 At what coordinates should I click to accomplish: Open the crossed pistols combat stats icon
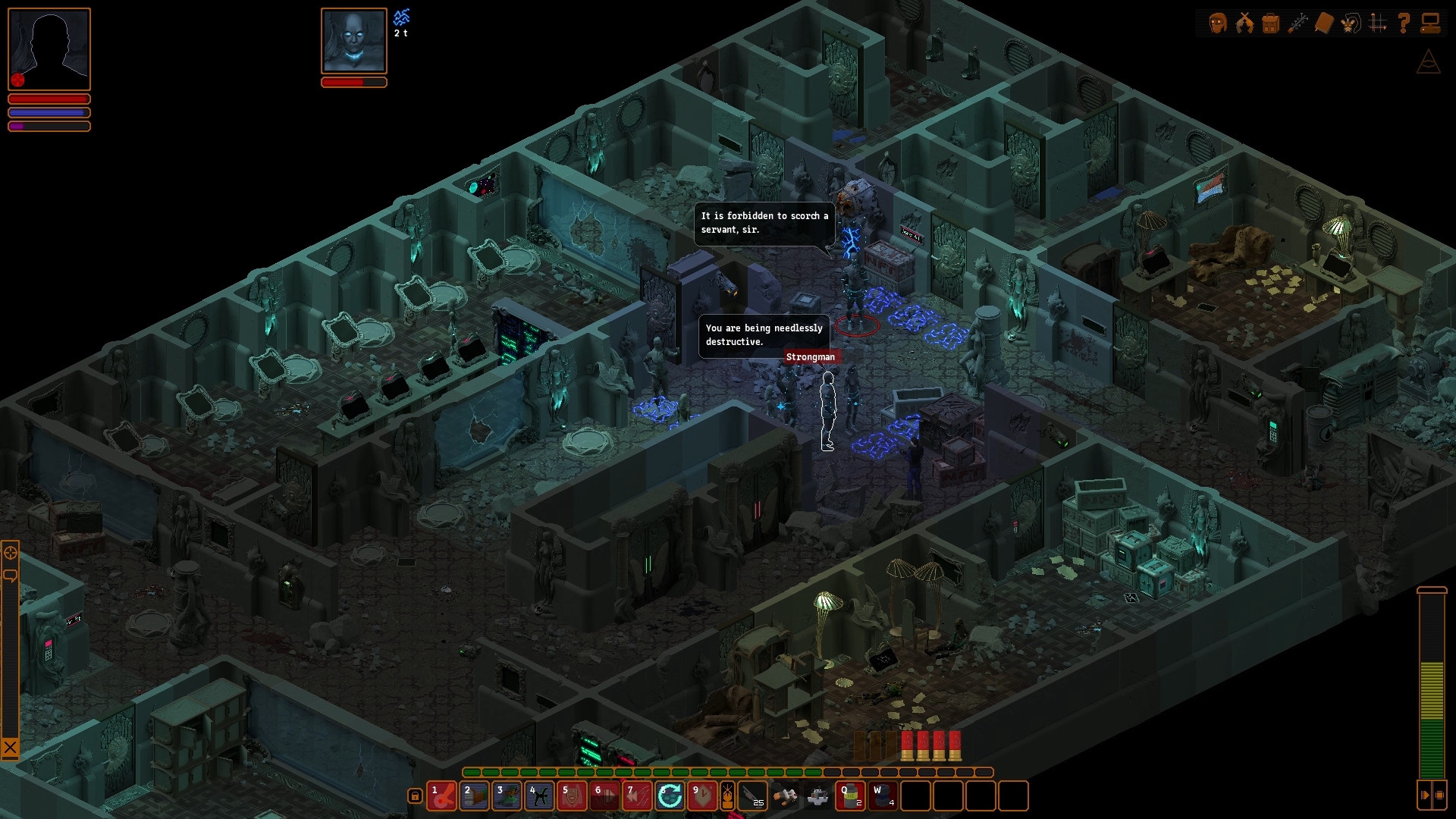click(x=1244, y=23)
